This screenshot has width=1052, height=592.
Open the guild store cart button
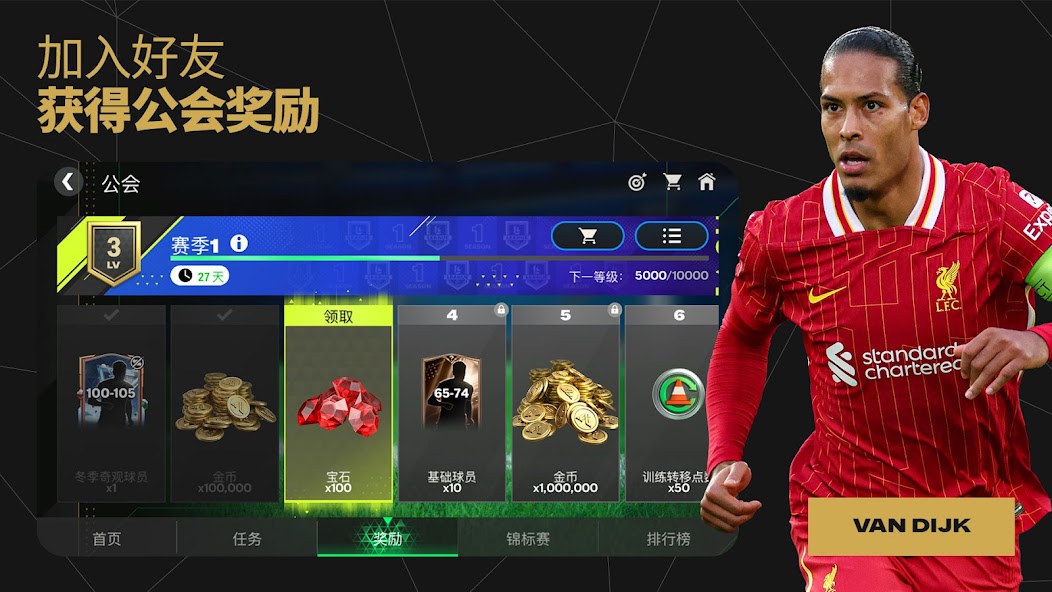588,236
